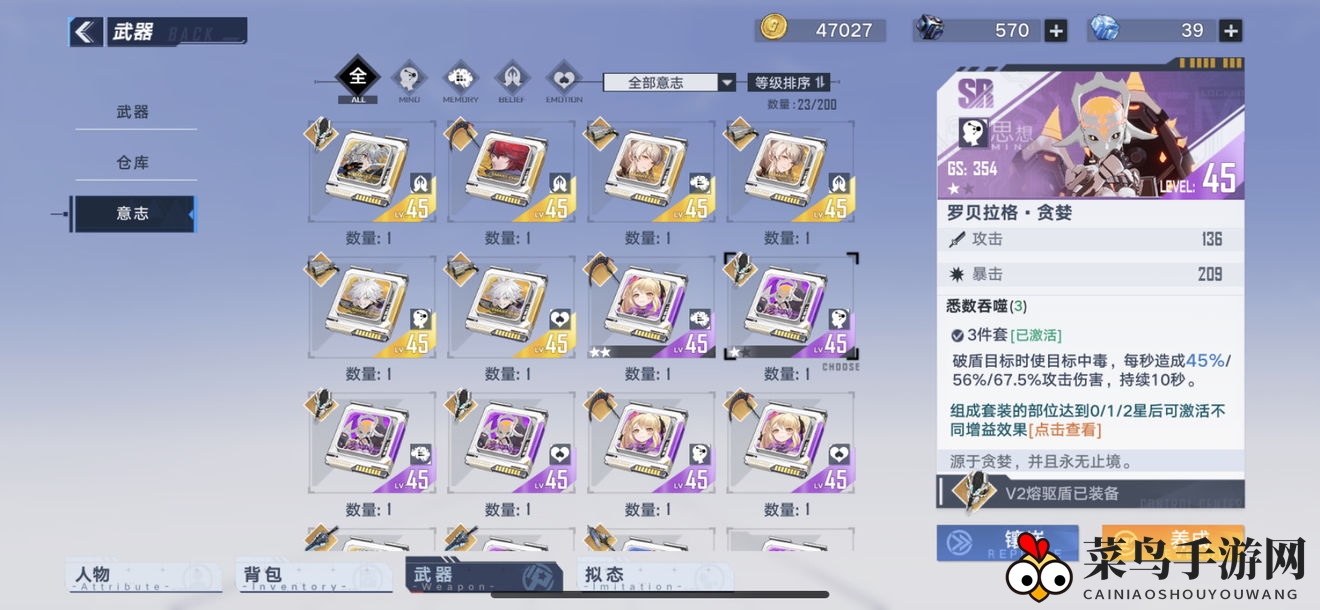Screen dimensions: 1320x610
Task: Go back with the top-left arrow button
Action: 86,32
